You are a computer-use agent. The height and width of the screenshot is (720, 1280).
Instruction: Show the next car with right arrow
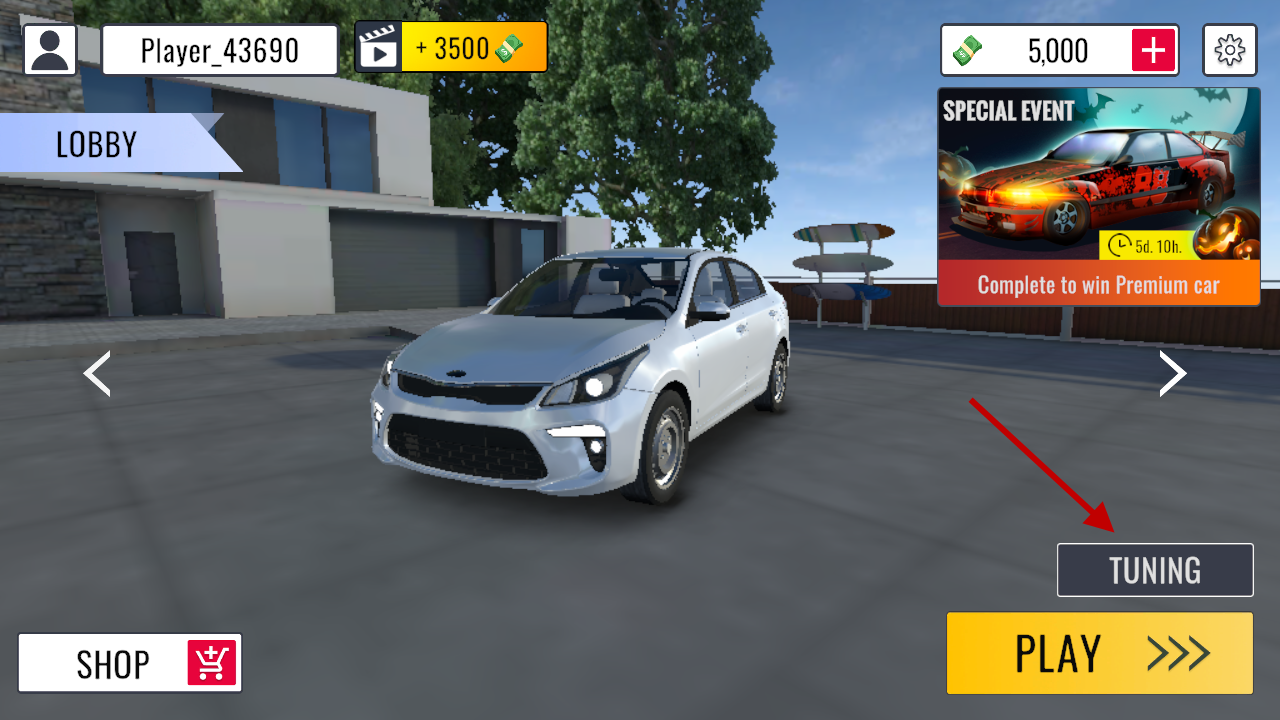click(1172, 374)
